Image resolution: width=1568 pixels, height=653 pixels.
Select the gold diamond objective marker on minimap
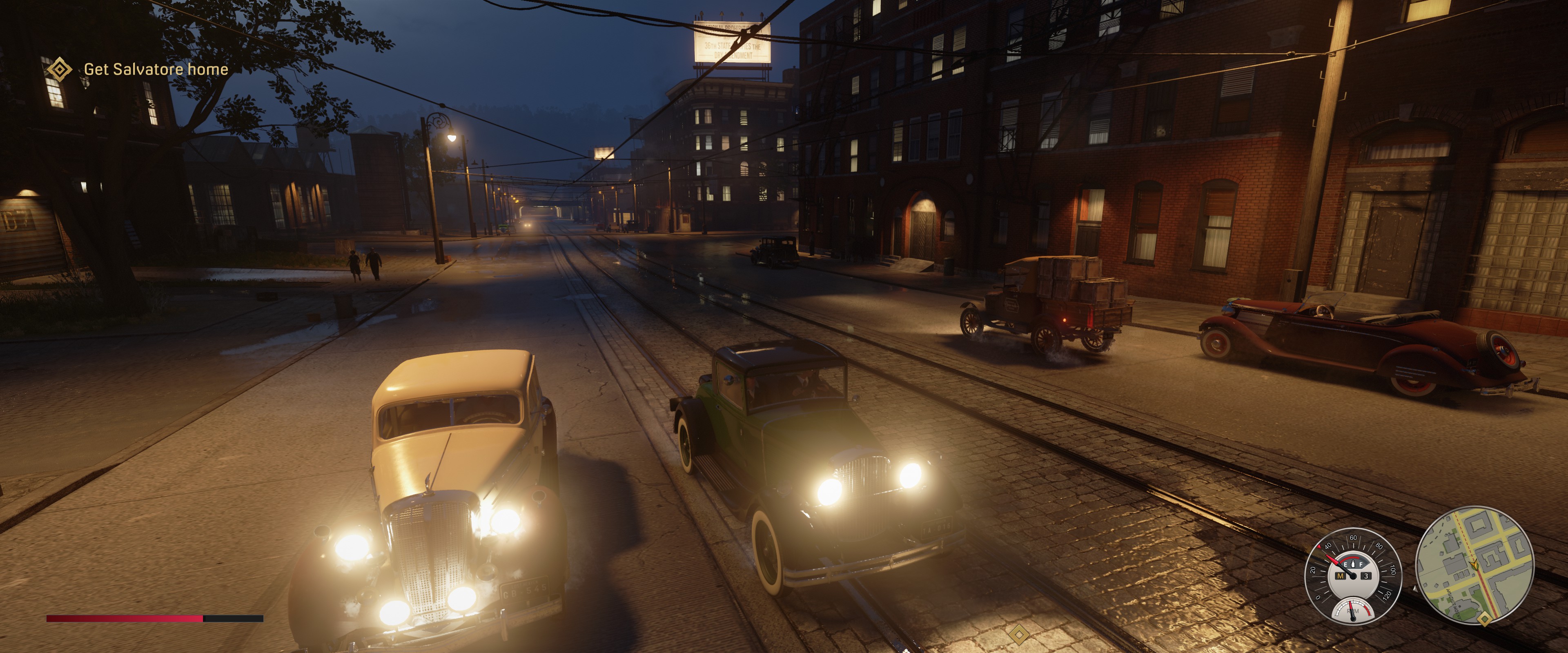(1485, 620)
